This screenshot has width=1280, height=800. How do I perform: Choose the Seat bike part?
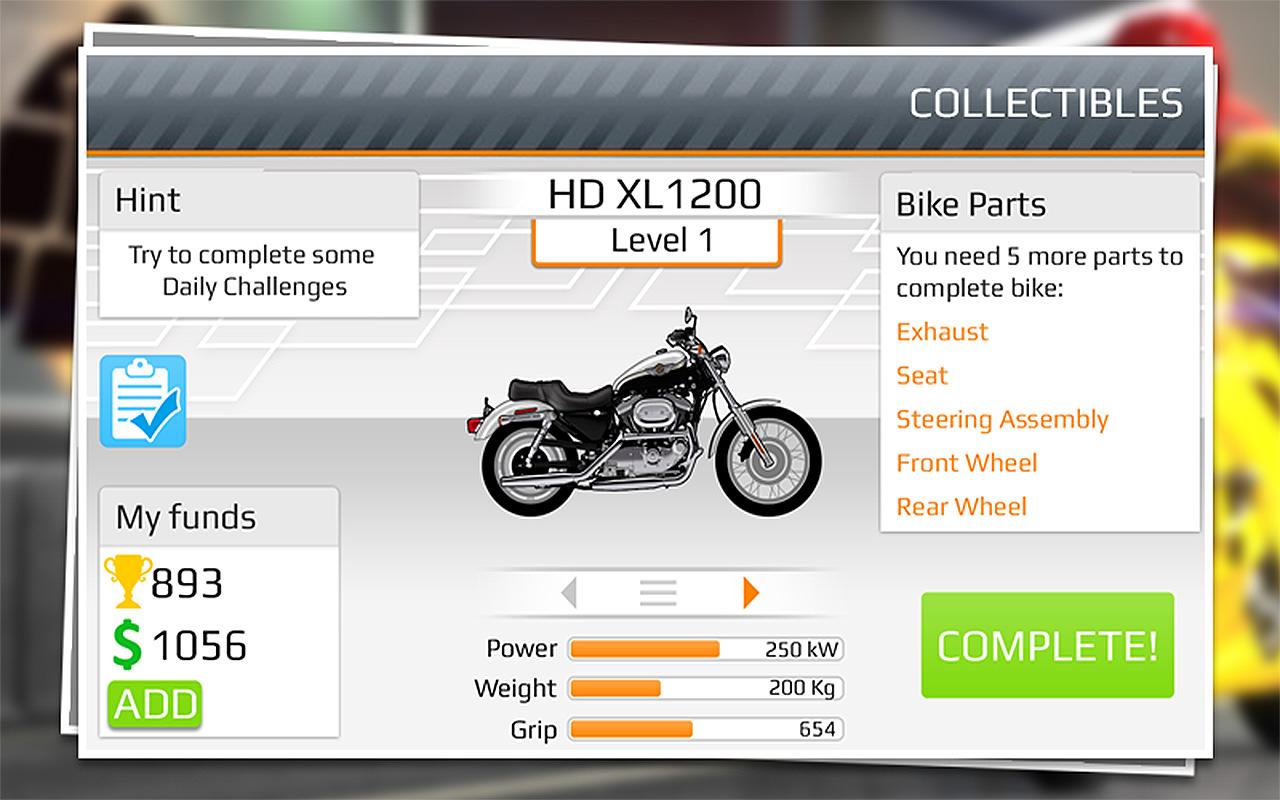[x=922, y=376]
